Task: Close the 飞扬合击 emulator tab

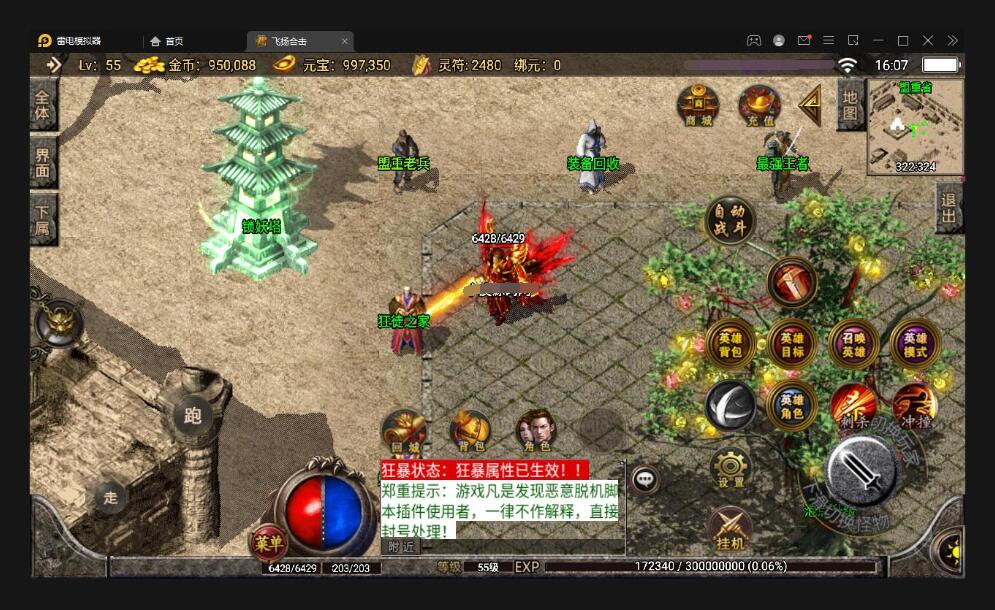Action: 345,41
